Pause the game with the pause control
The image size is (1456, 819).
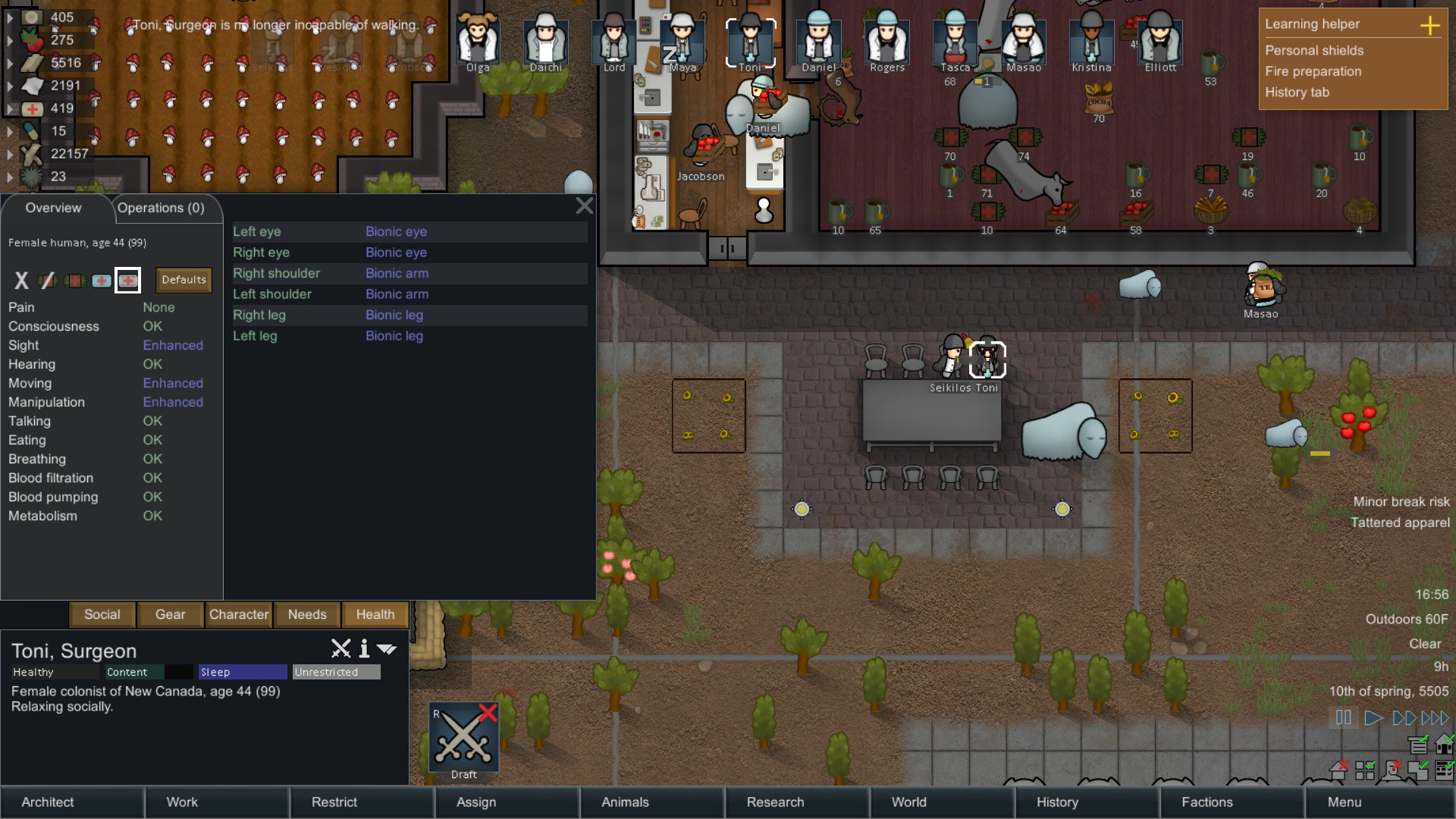(1343, 718)
